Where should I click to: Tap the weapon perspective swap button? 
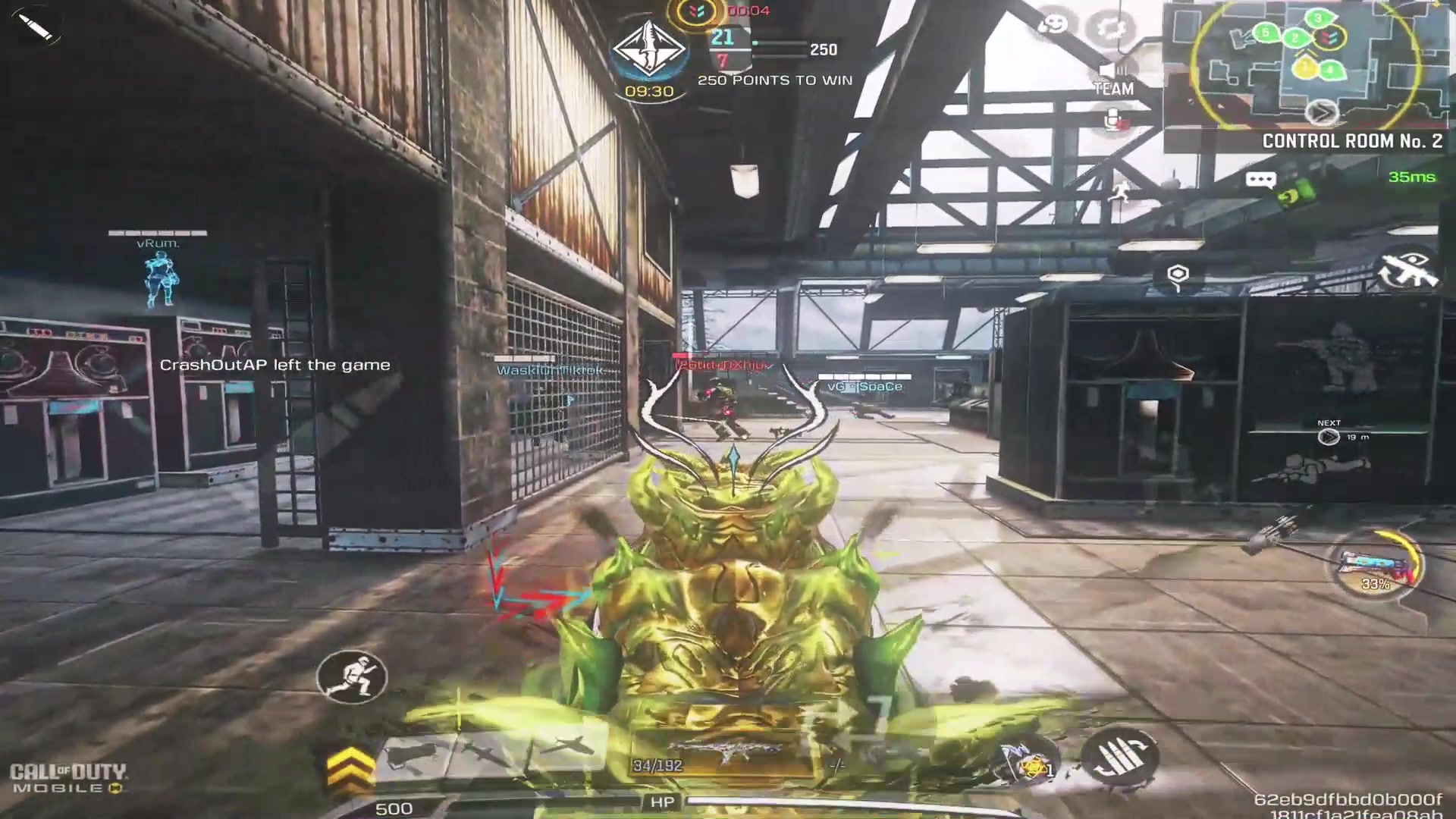(1407, 268)
